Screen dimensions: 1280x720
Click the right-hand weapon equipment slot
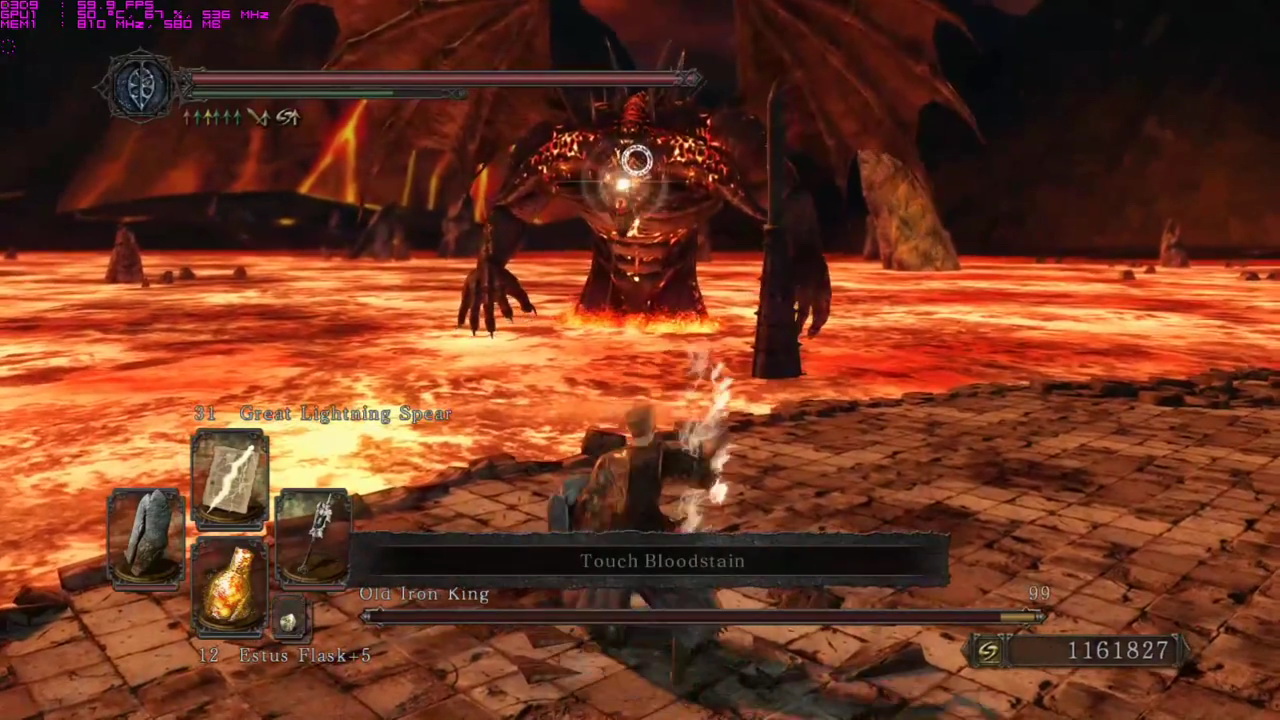click(x=312, y=538)
